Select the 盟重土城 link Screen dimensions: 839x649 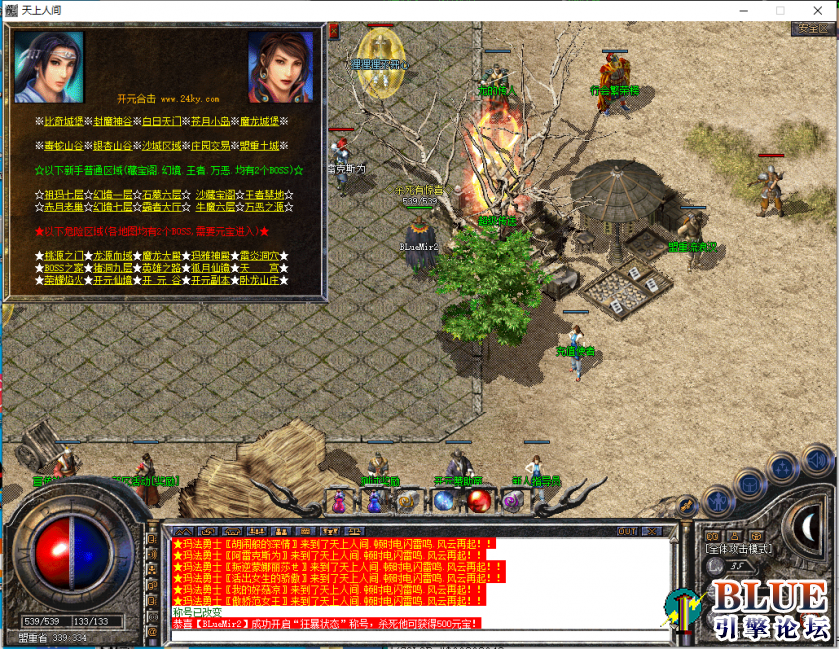click(259, 145)
